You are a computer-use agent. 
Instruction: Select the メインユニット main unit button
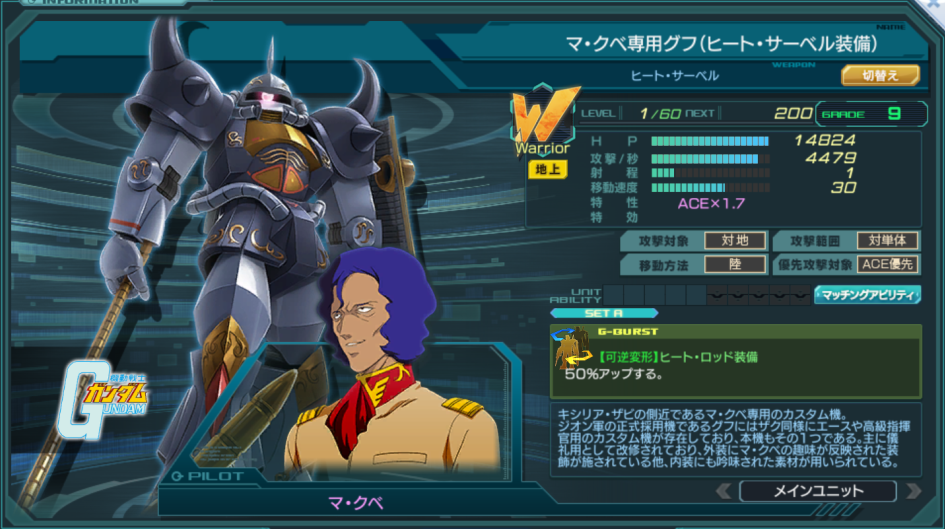point(817,491)
